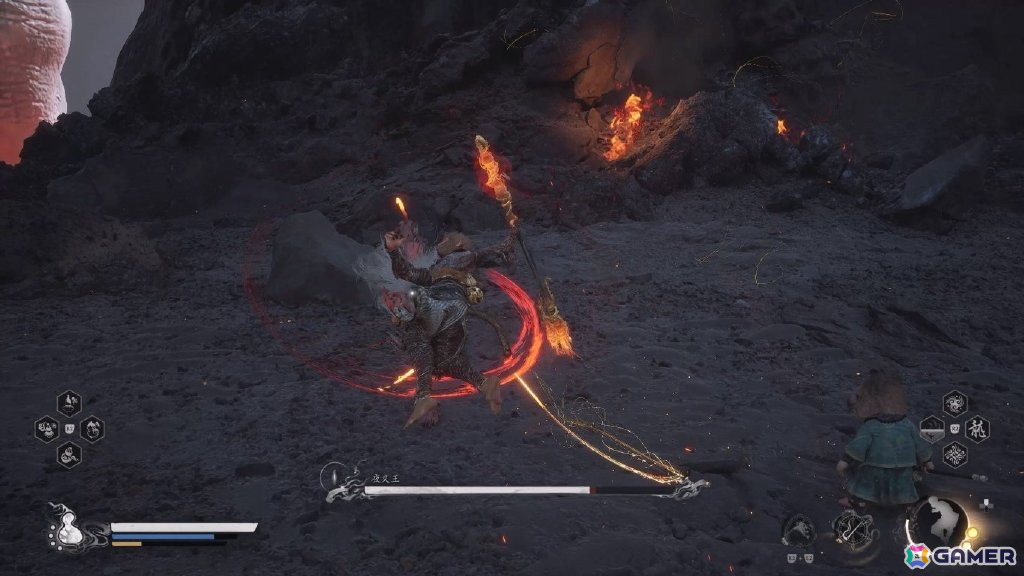Select the left-side hexagon item slot with pills
Viewport: 1024px width, 576px height.
click(47, 429)
